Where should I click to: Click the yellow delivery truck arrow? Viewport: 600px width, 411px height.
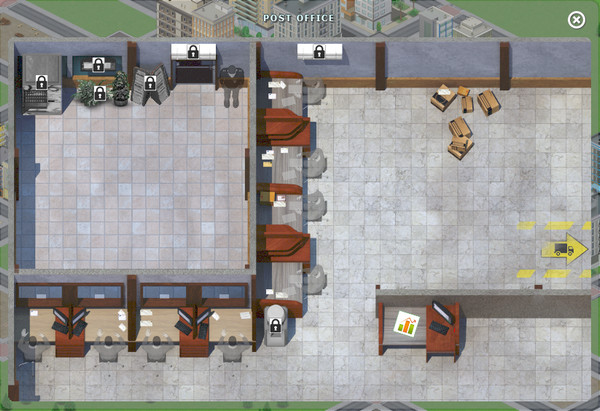coord(564,249)
